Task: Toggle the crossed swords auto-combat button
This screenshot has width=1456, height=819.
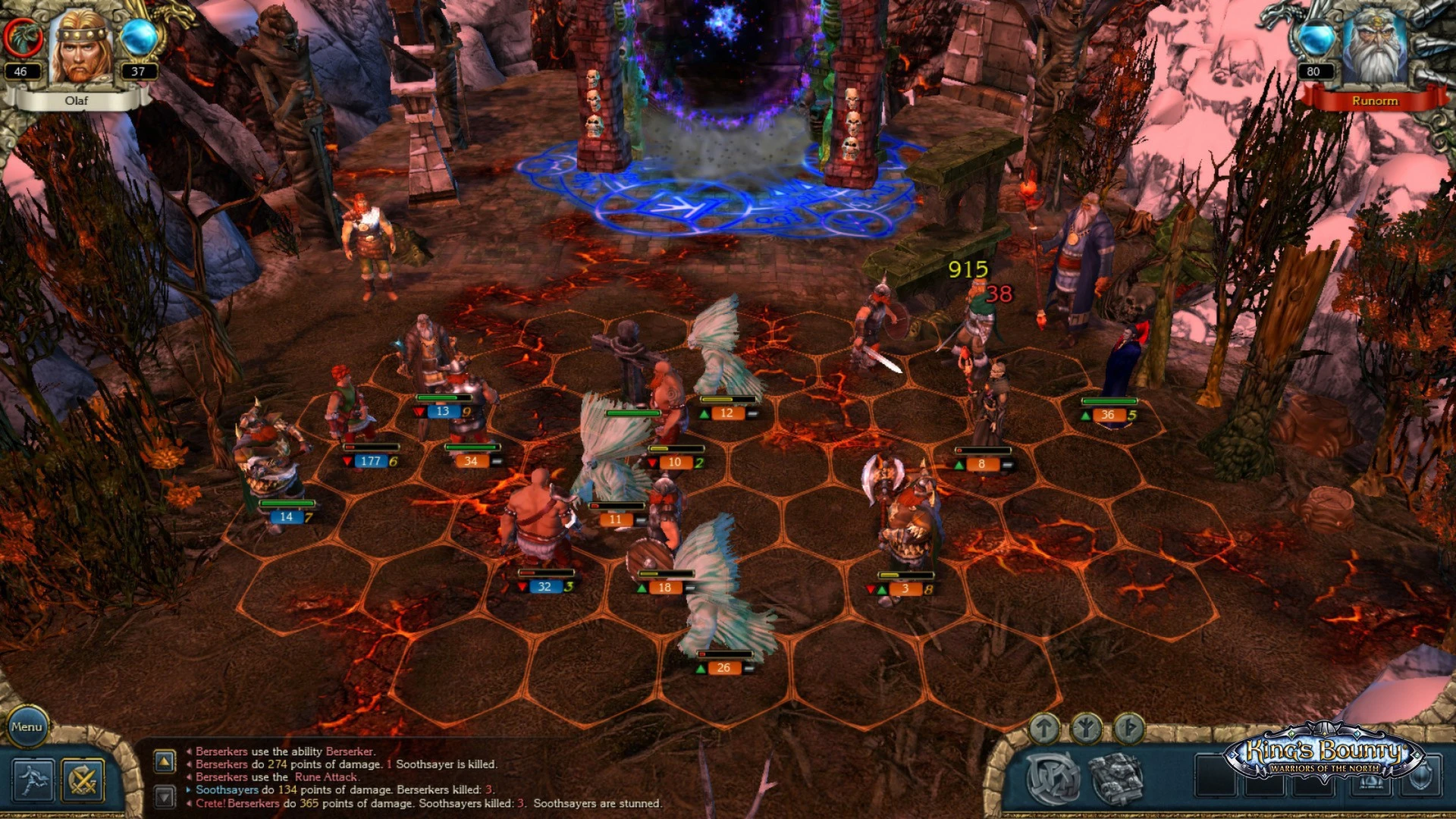Action: [x=83, y=780]
